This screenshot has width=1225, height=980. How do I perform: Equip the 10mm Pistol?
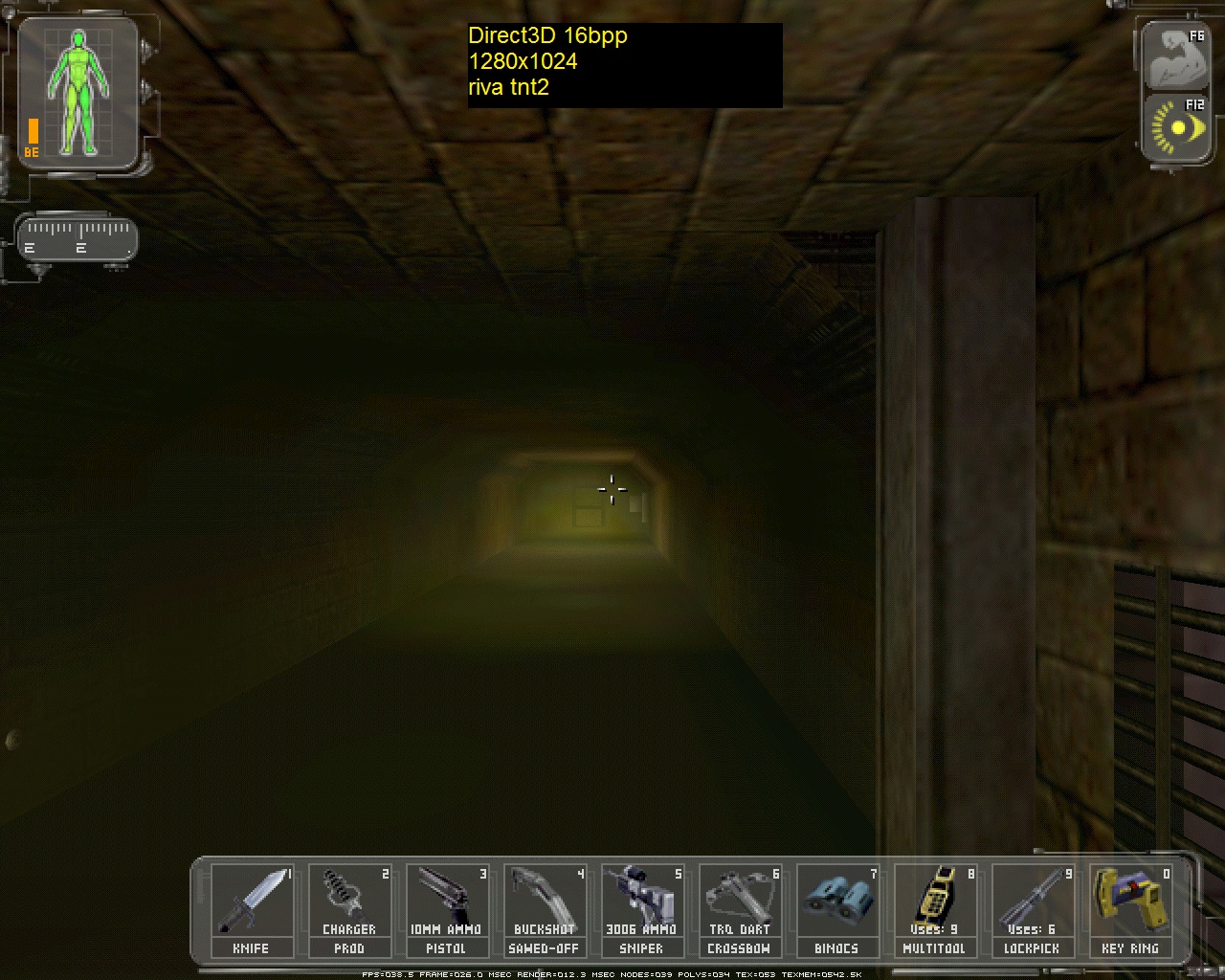[x=447, y=900]
